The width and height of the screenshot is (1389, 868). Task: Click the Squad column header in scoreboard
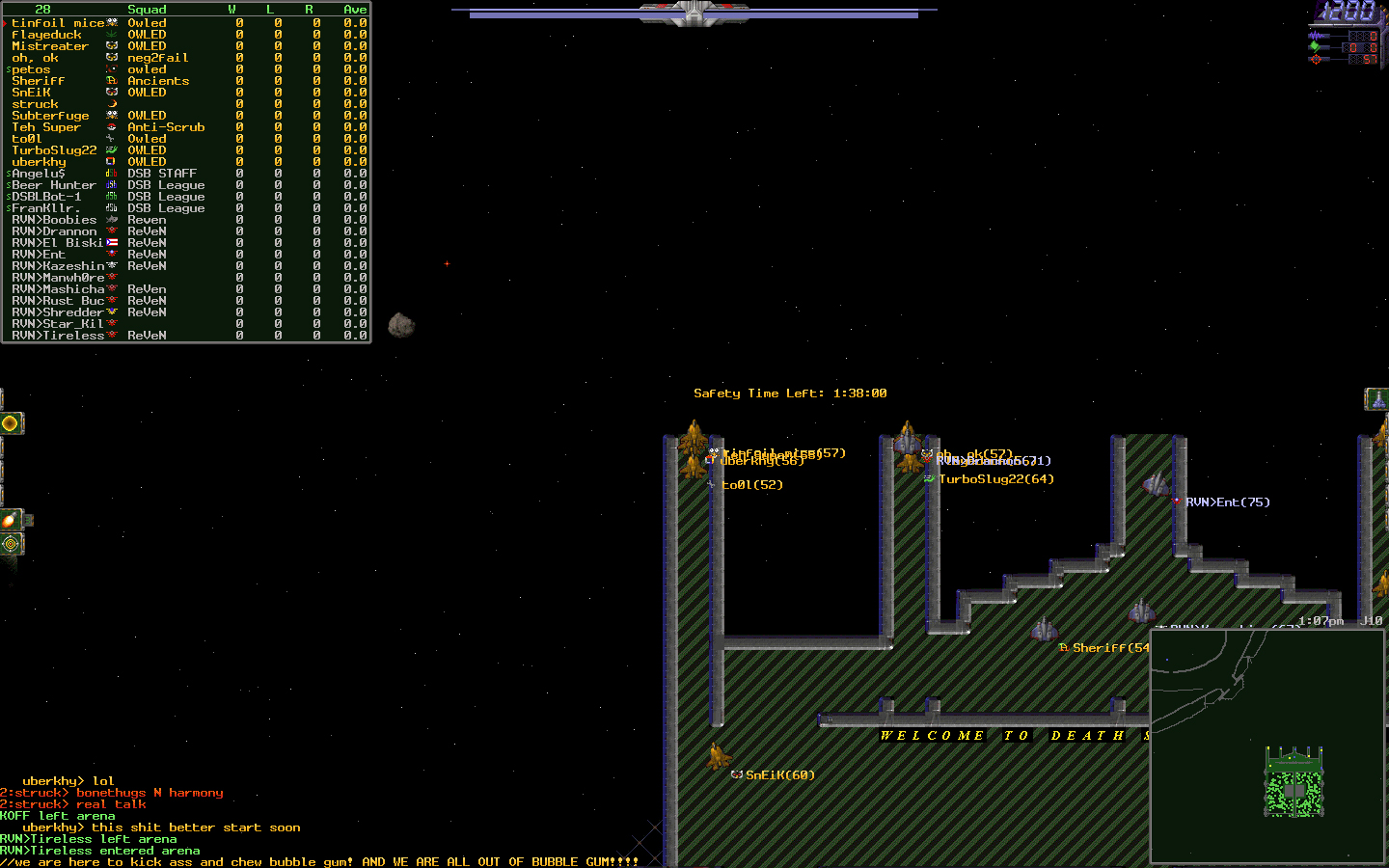147,9
